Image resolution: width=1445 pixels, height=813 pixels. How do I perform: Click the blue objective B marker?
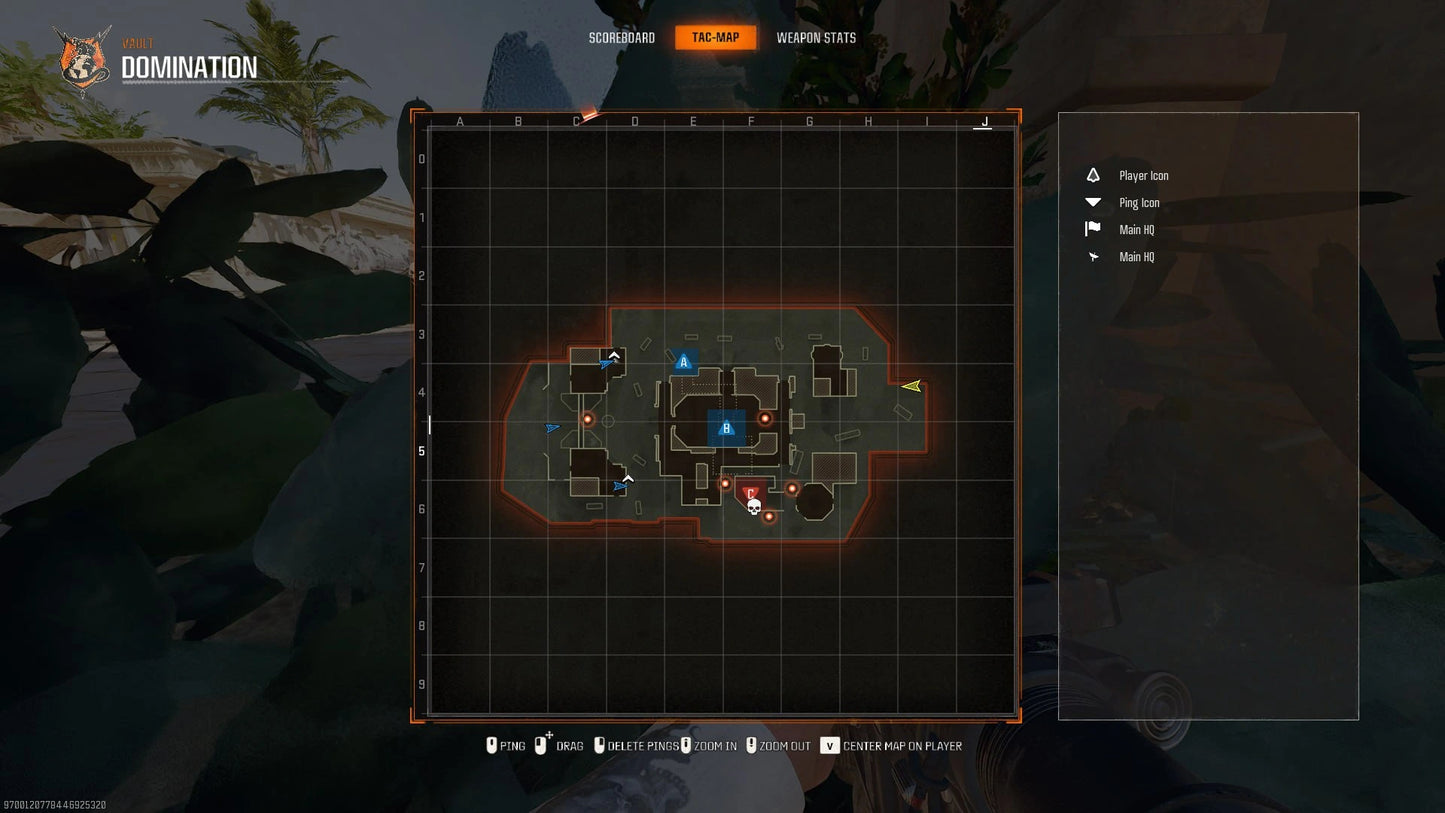coord(726,427)
